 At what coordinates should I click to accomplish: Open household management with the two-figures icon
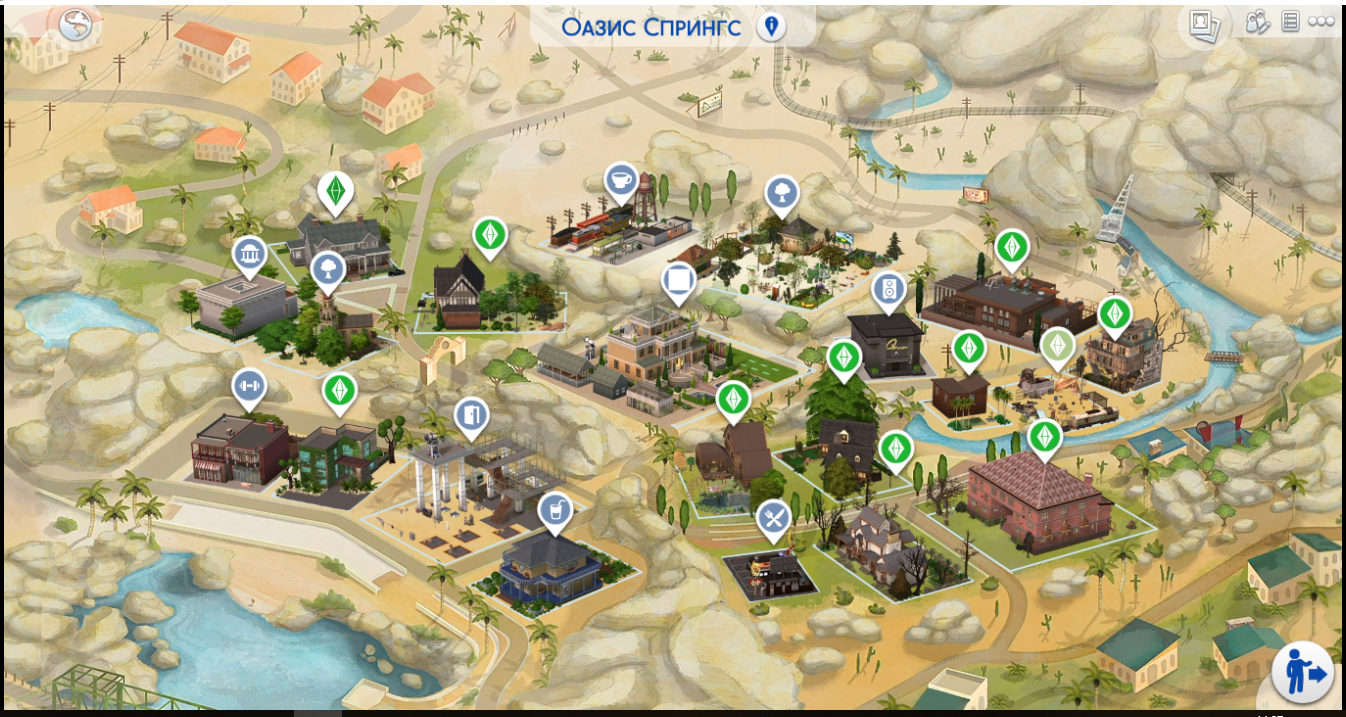click(1258, 21)
